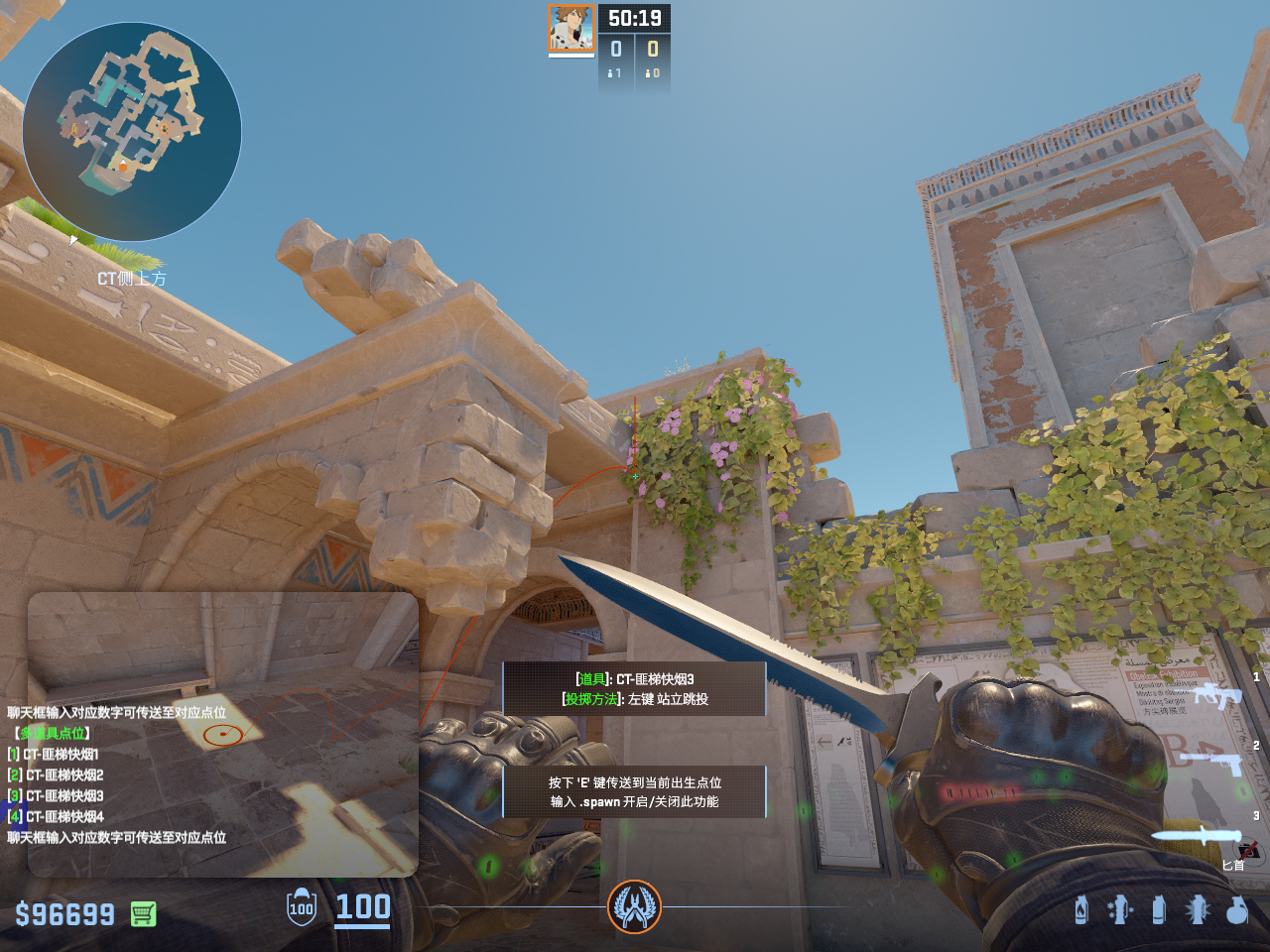Screen dimensions: 1270x952
Task: Select the smoke grenade icon
Action: click(x=1158, y=909)
